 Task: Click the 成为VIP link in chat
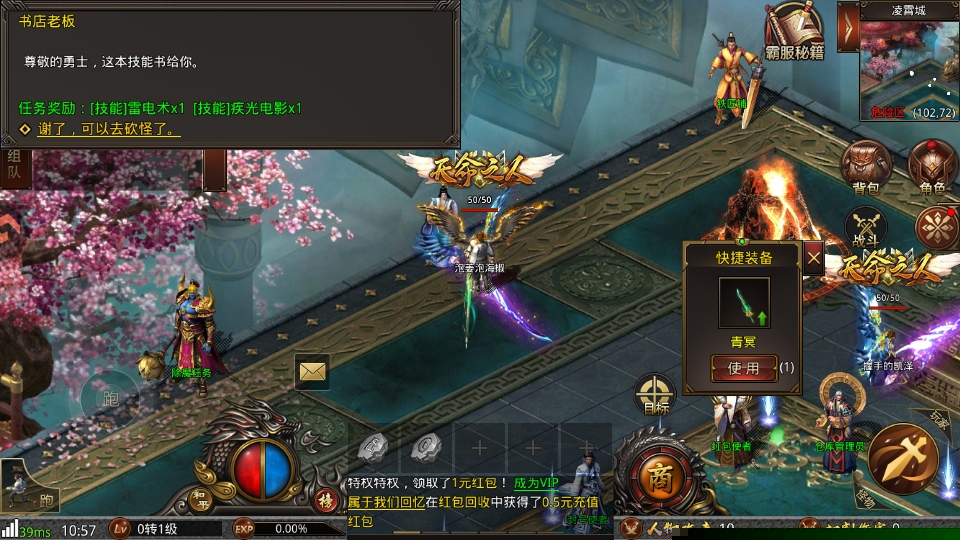point(539,483)
